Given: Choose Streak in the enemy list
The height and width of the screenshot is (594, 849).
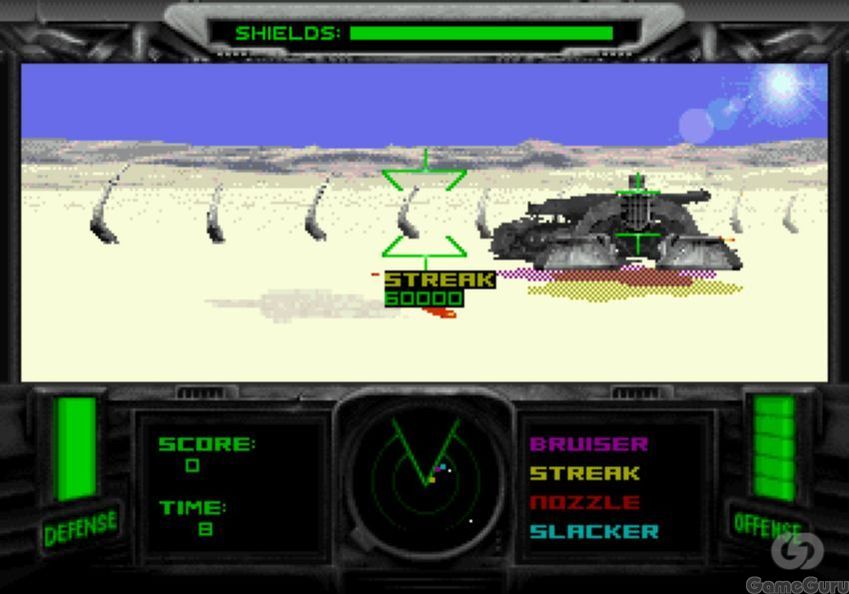Looking at the screenshot, I should pos(584,473).
